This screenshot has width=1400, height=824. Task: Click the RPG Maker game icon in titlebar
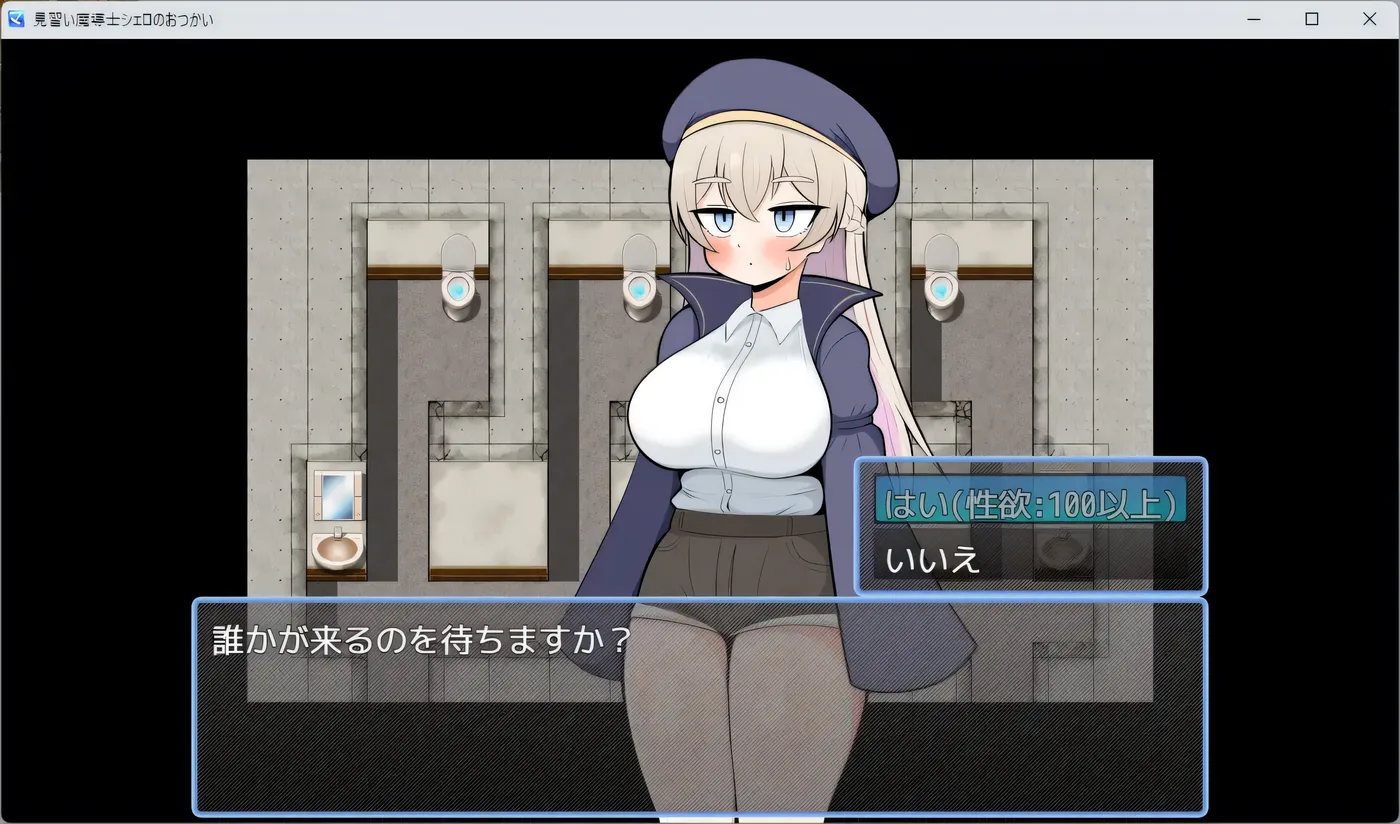[x=14, y=18]
